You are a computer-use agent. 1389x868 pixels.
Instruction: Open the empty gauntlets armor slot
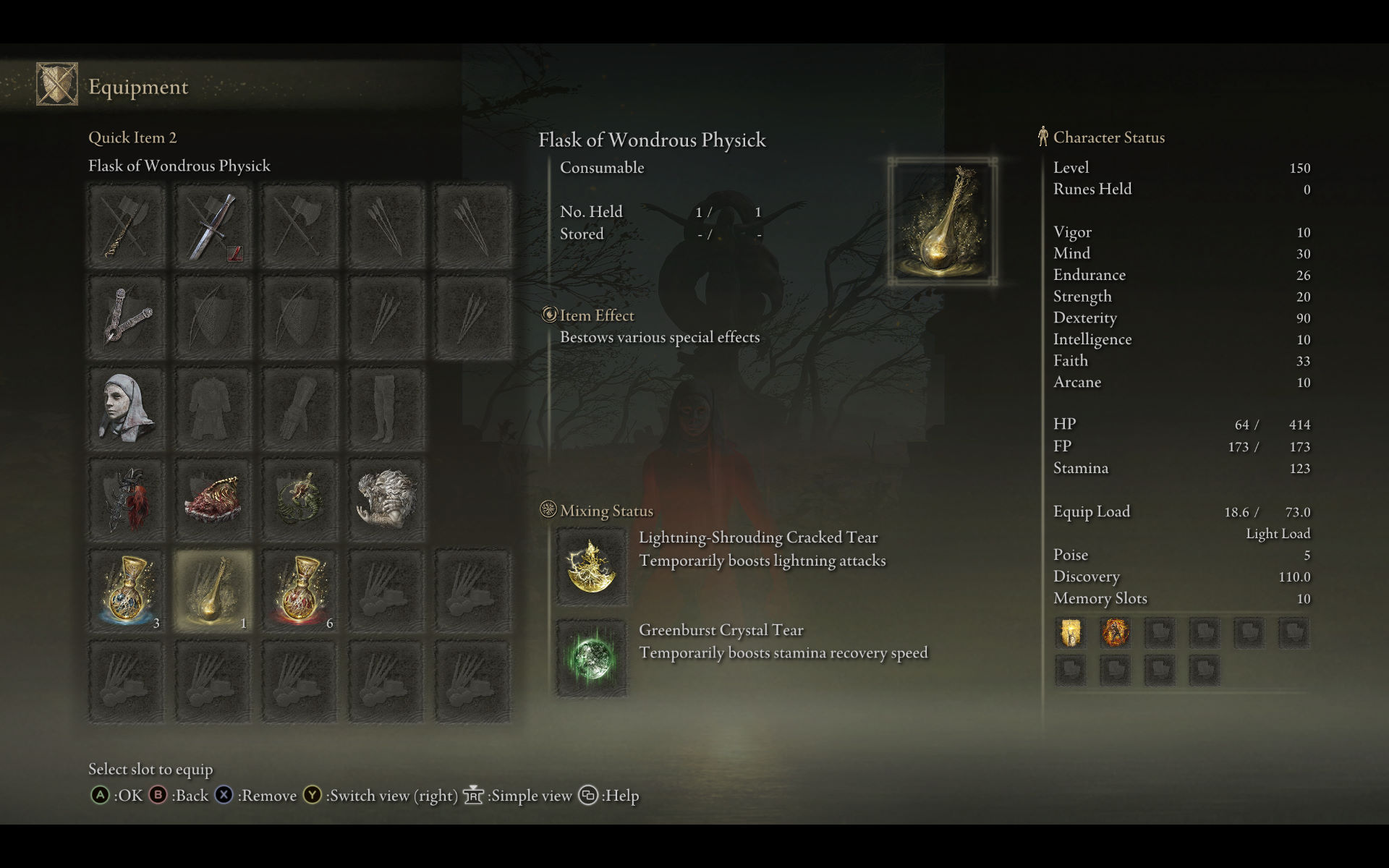(x=300, y=408)
